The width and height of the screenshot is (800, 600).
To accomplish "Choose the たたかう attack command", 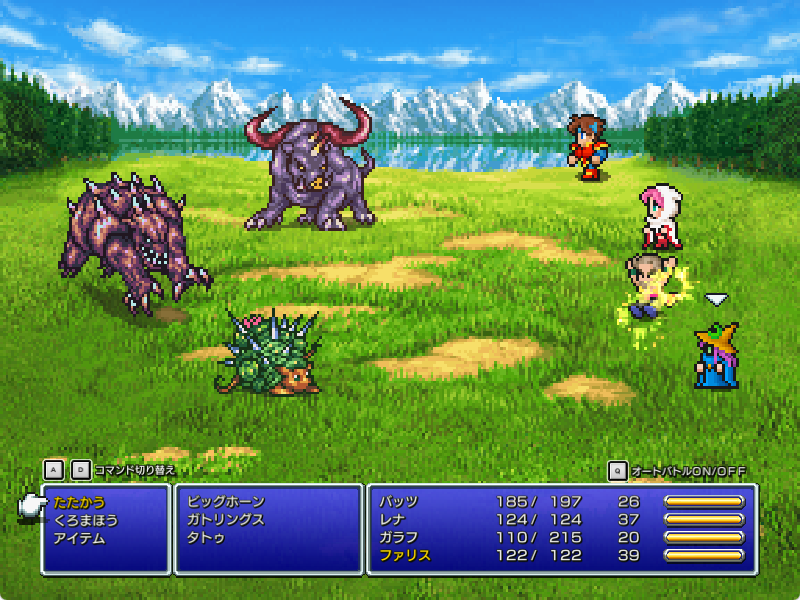I will 80,502.
